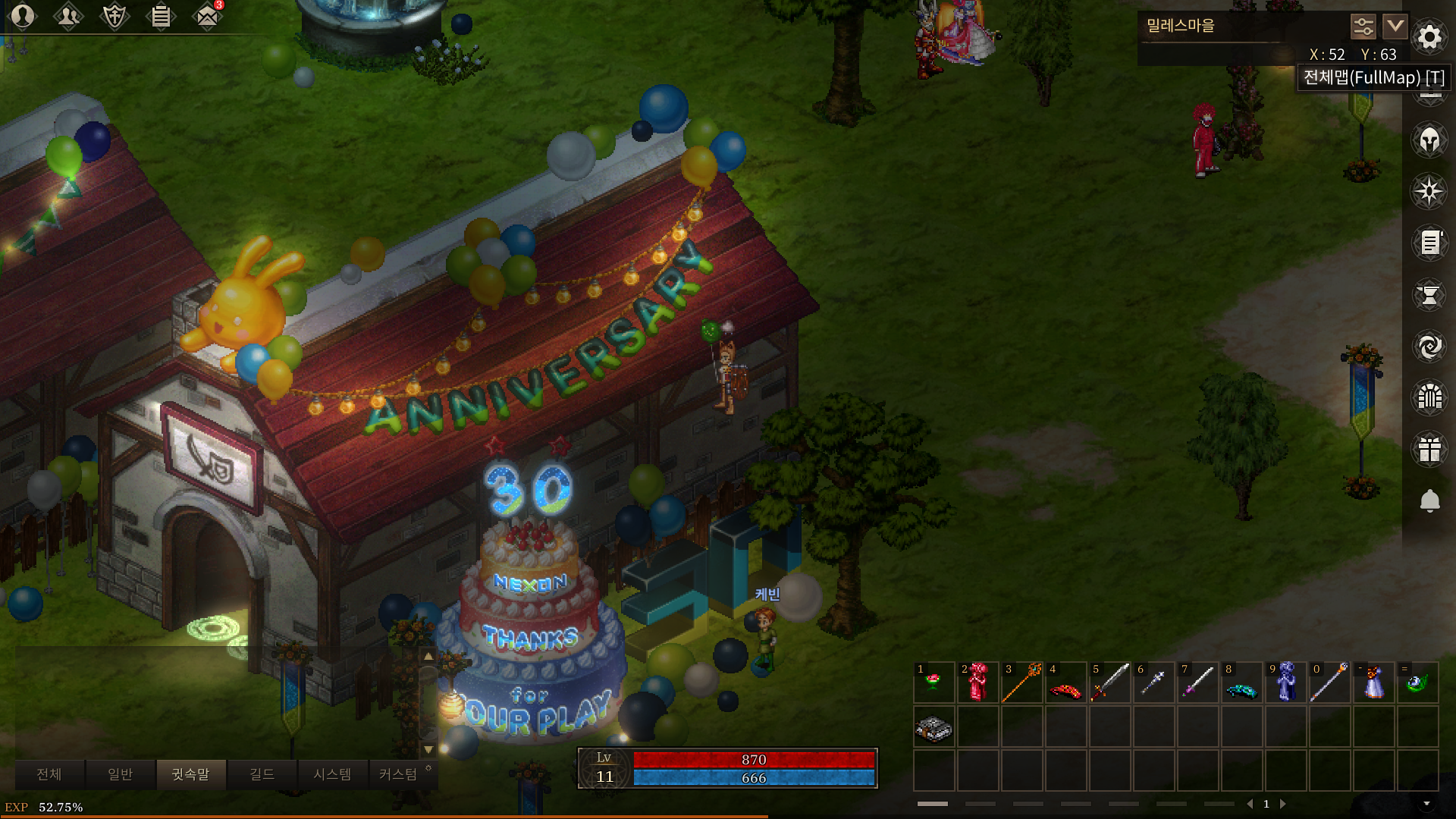Open the friends list icon
This screenshot has width=1456, height=819.
click(x=68, y=16)
